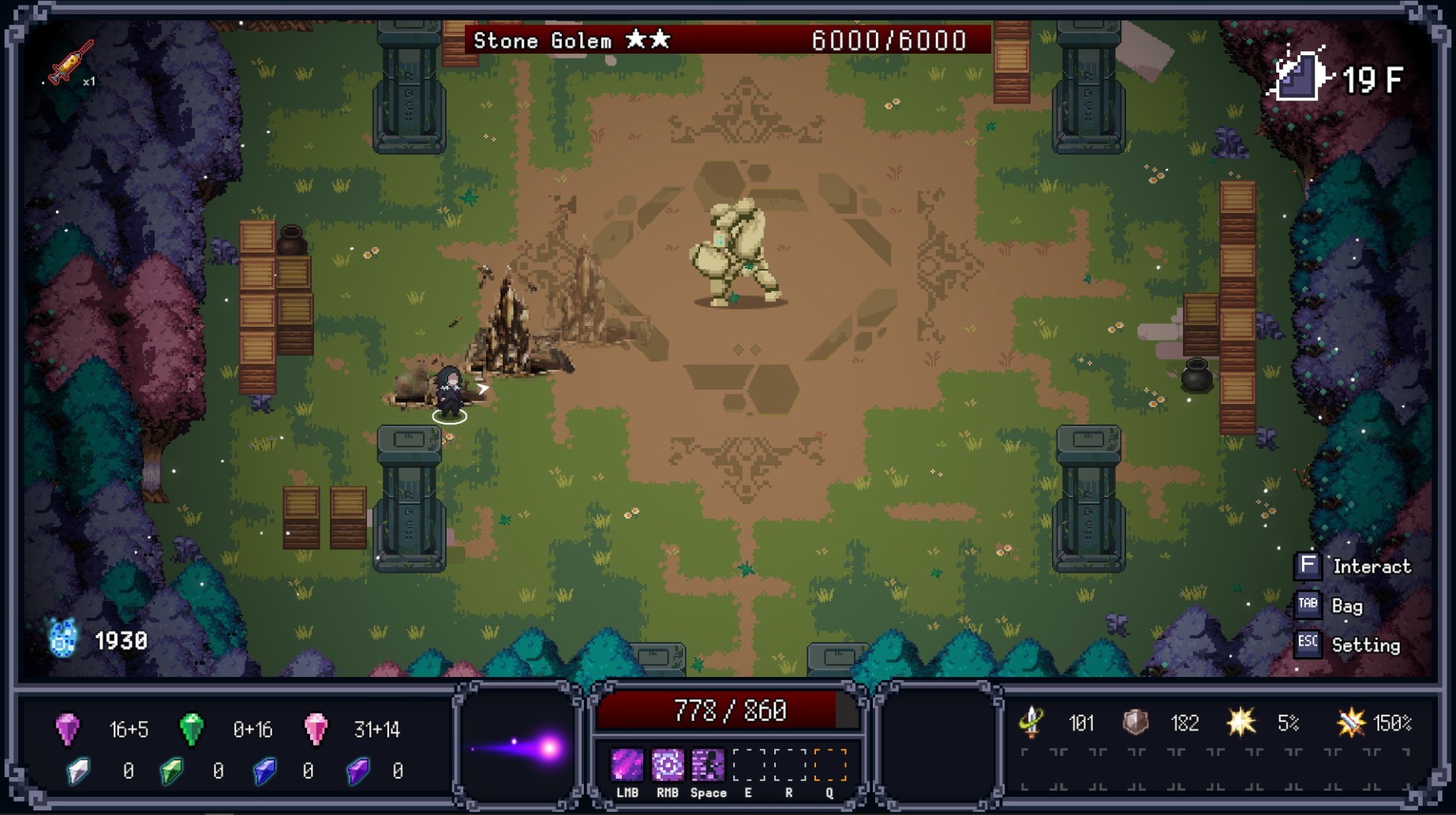1456x815 pixels.
Task: Click the critical chance burst icon
Action: point(1241,722)
